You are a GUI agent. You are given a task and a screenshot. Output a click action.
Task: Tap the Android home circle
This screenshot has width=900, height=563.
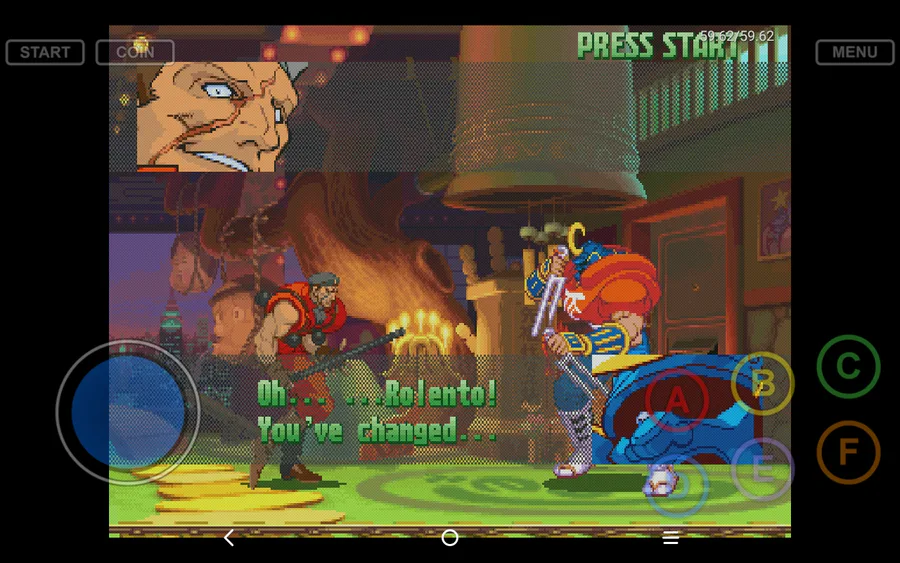point(450,538)
